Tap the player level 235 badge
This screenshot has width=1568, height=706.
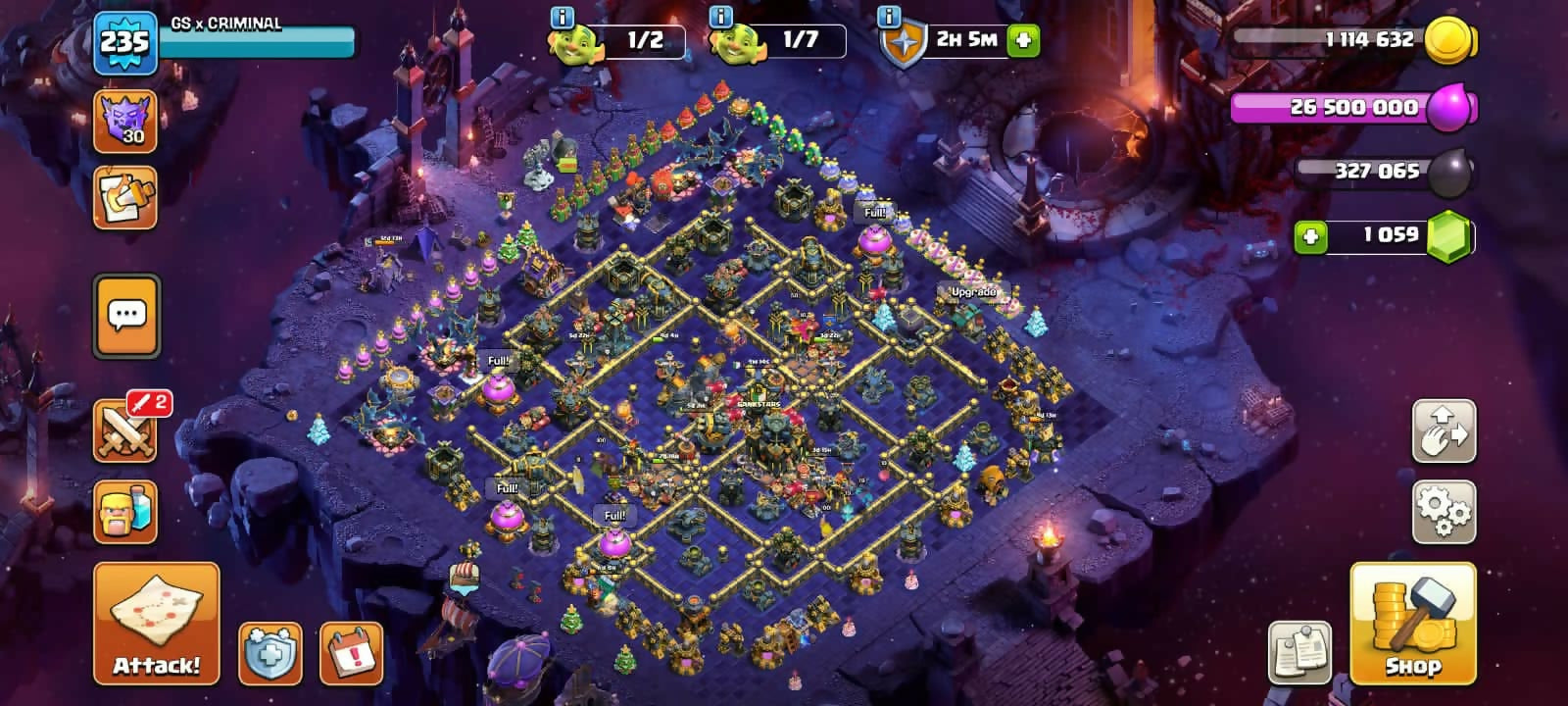click(x=124, y=42)
